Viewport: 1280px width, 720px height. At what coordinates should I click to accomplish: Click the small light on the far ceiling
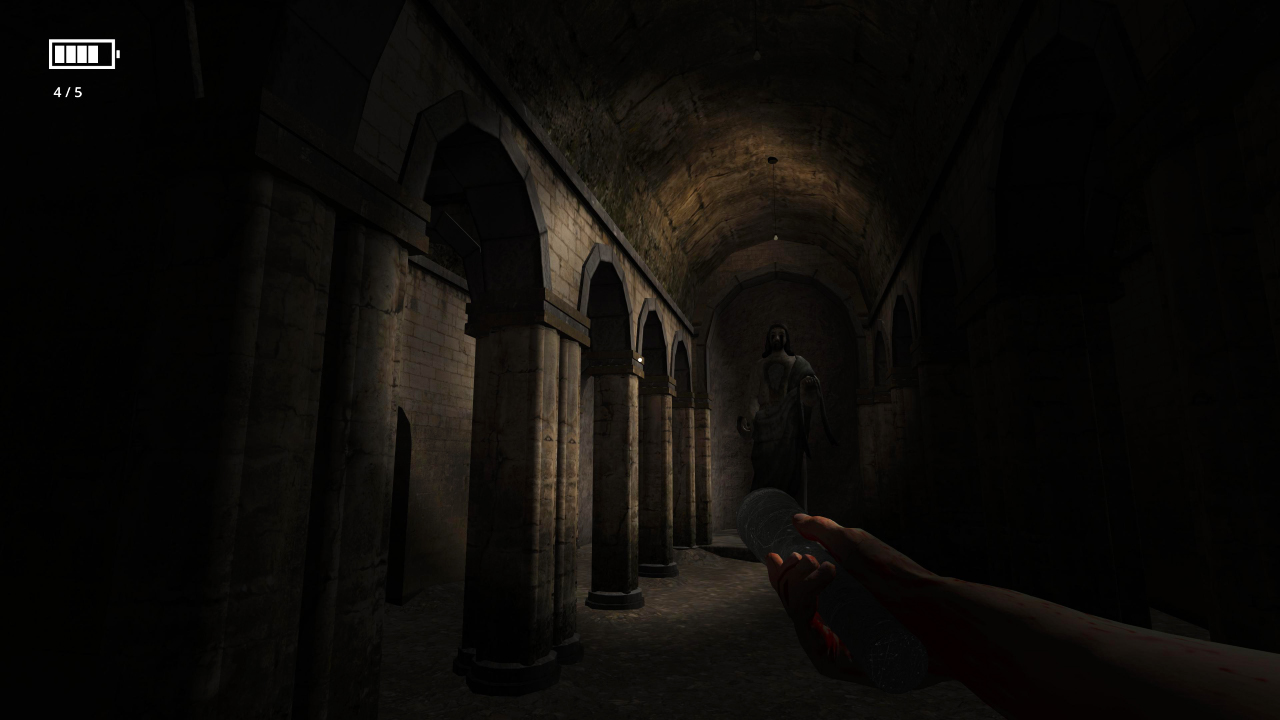tap(770, 158)
